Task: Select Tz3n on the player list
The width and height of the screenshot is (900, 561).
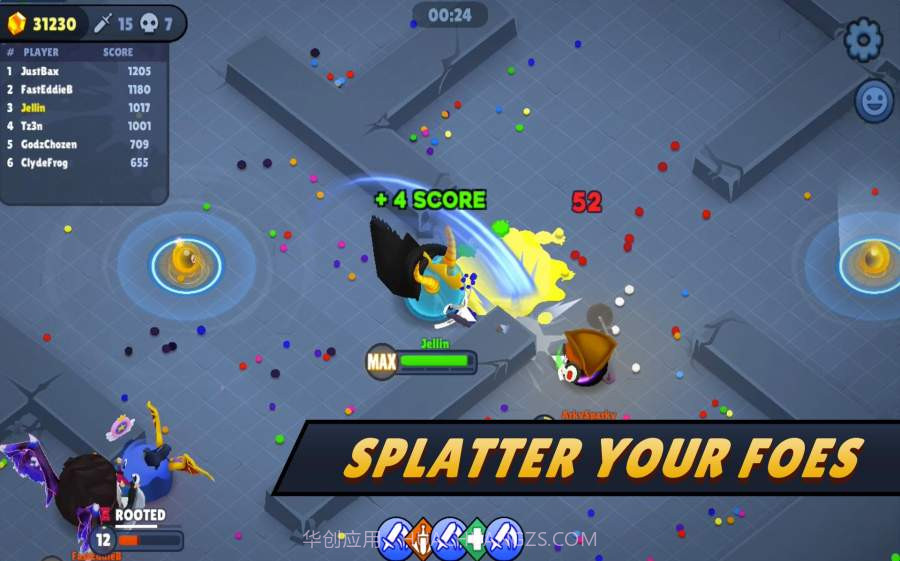Action: point(80,126)
